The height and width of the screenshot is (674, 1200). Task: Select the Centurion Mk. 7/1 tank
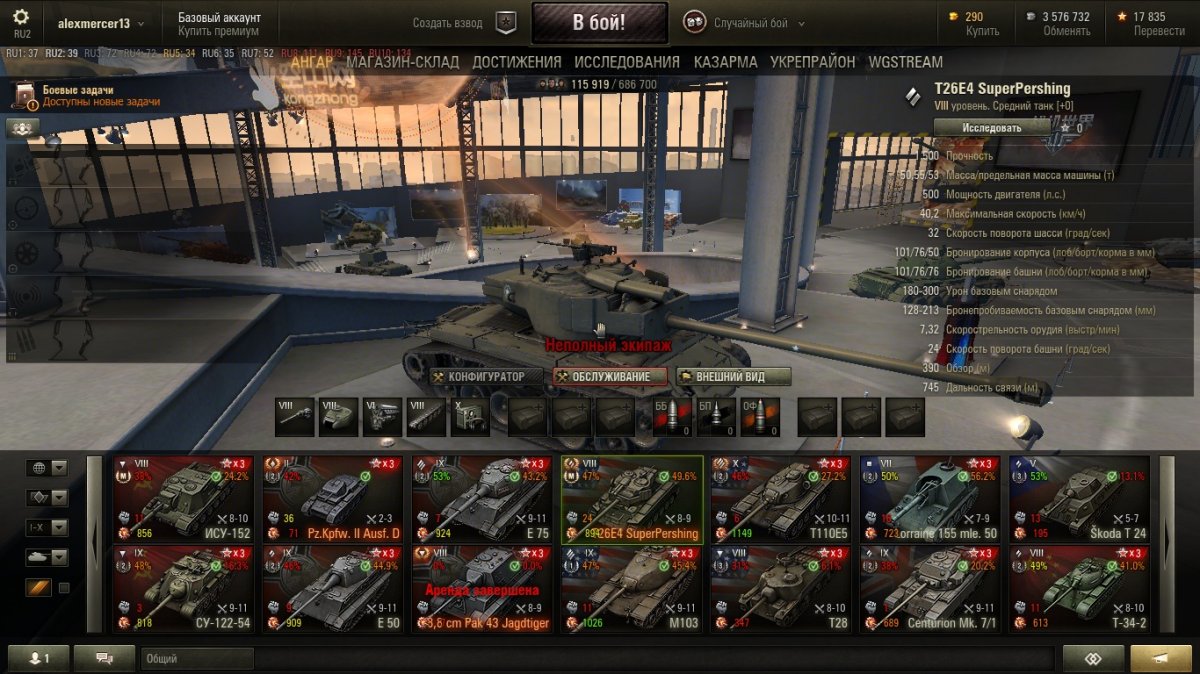929,589
